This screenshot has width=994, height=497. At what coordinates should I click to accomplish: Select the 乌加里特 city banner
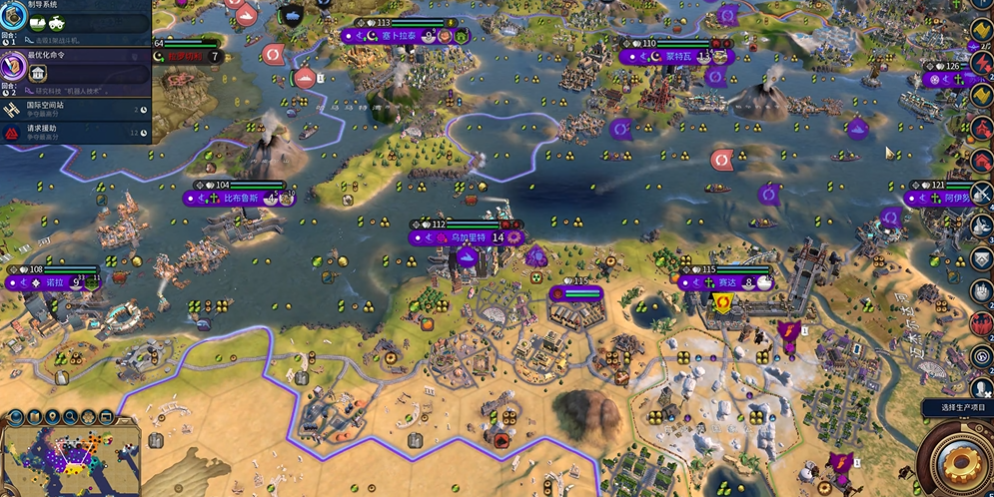coord(467,238)
